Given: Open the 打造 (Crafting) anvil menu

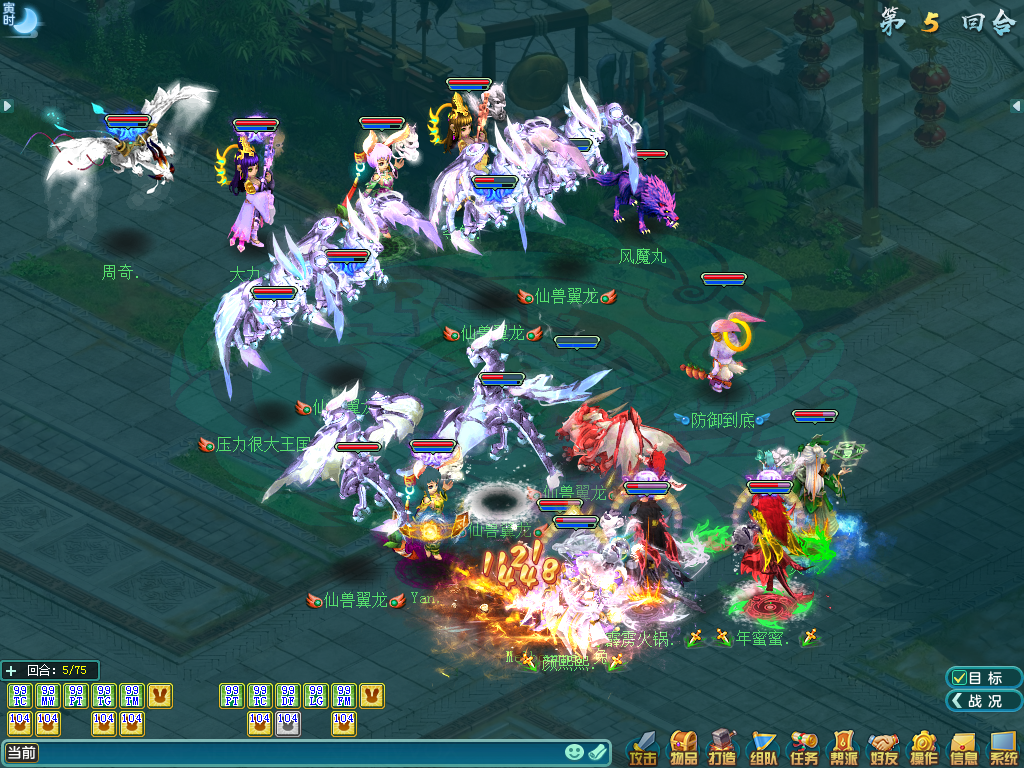Looking at the screenshot, I should (x=724, y=749).
